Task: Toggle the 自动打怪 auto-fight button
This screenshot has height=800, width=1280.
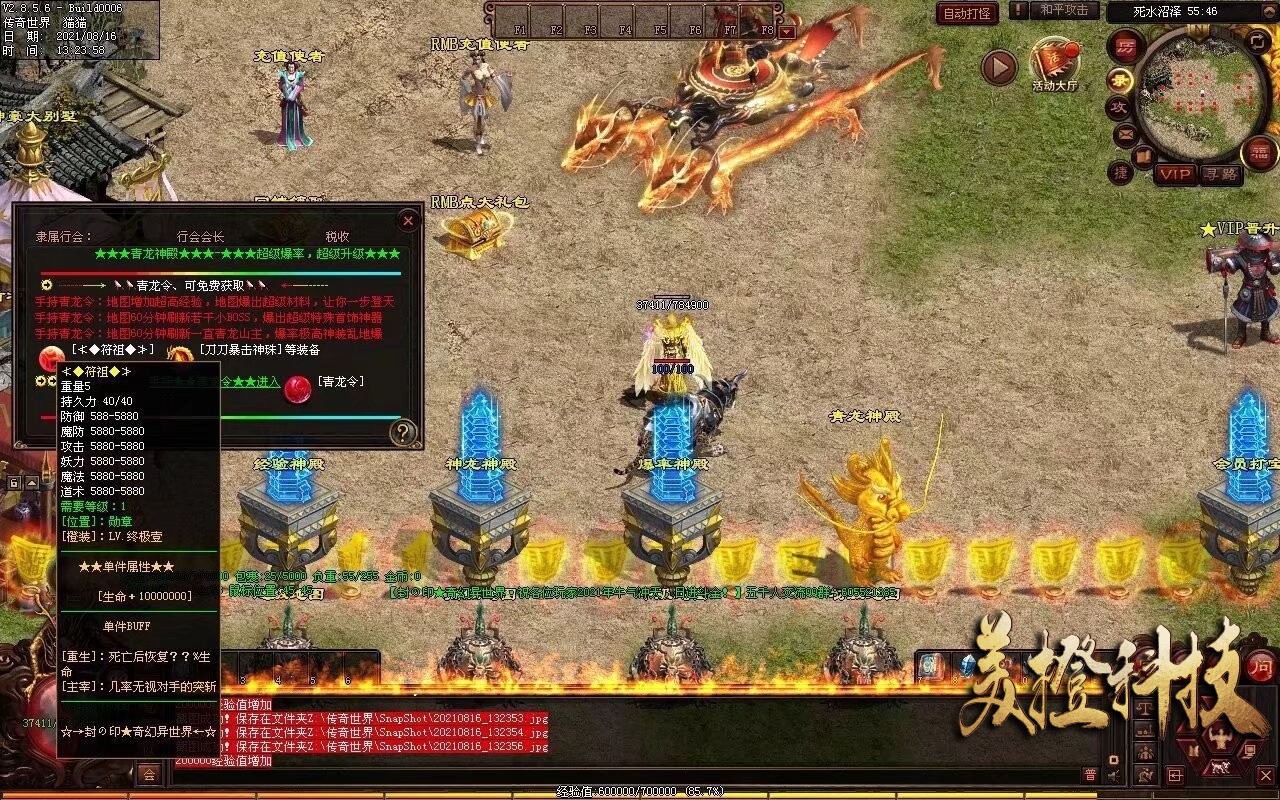Action: tap(965, 14)
